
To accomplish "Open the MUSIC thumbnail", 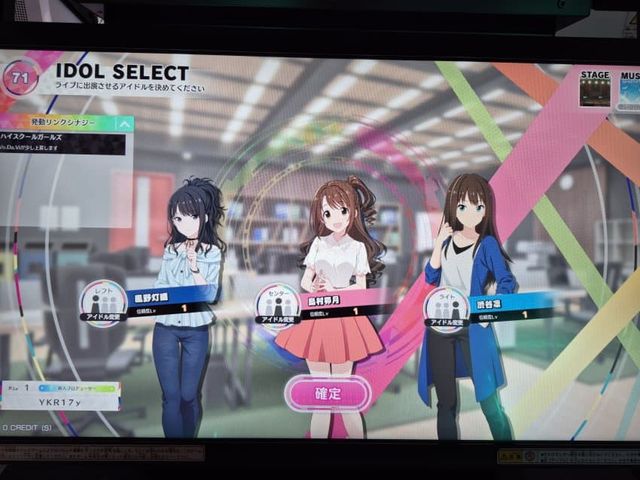I will pos(629,93).
